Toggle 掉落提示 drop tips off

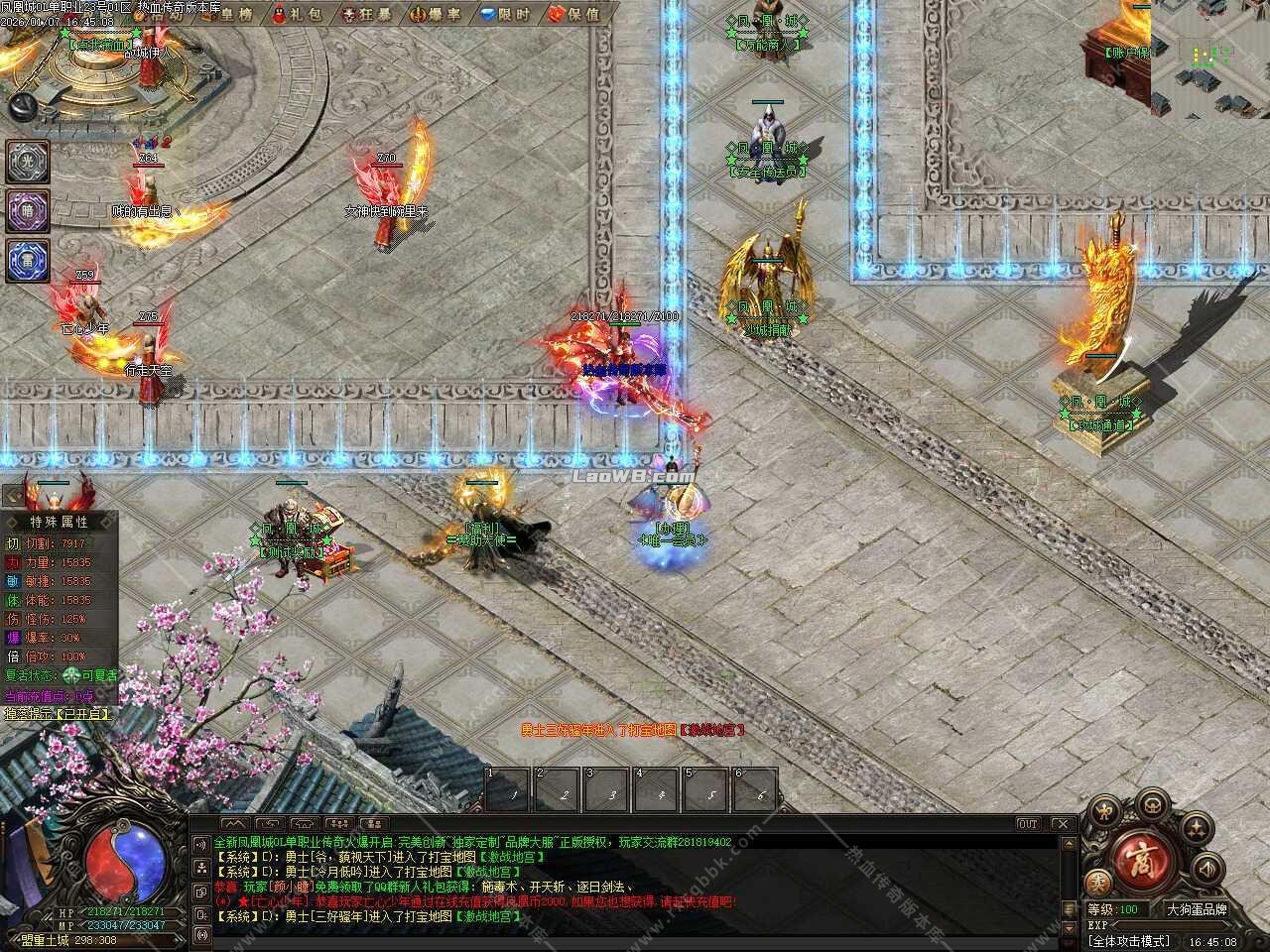[55, 713]
